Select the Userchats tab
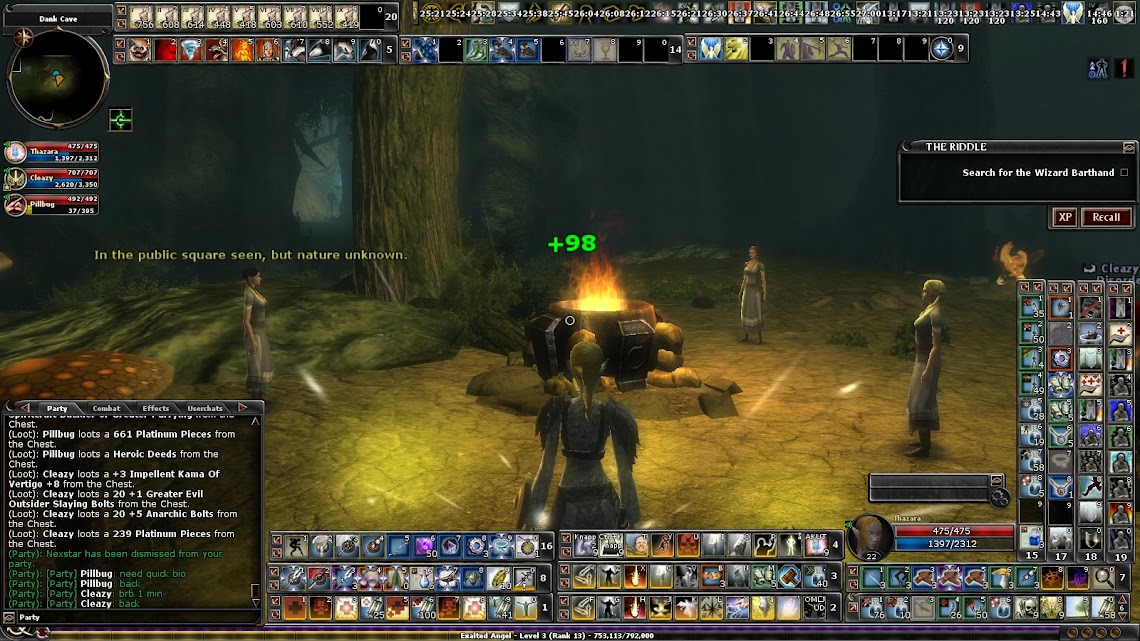The image size is (1140, 641). click(205, 408)
